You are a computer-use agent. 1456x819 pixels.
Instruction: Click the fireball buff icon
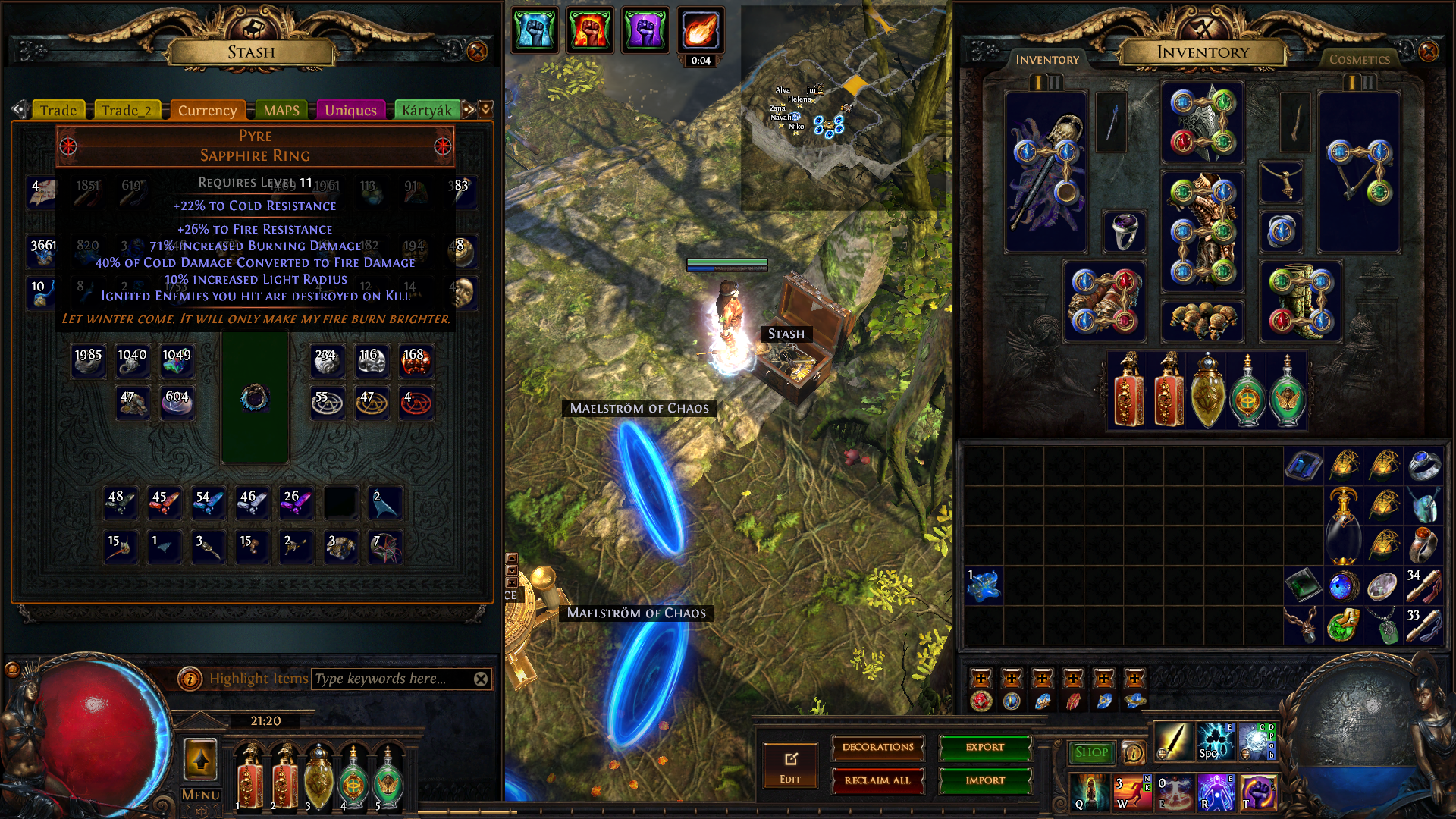coord(700,31)
